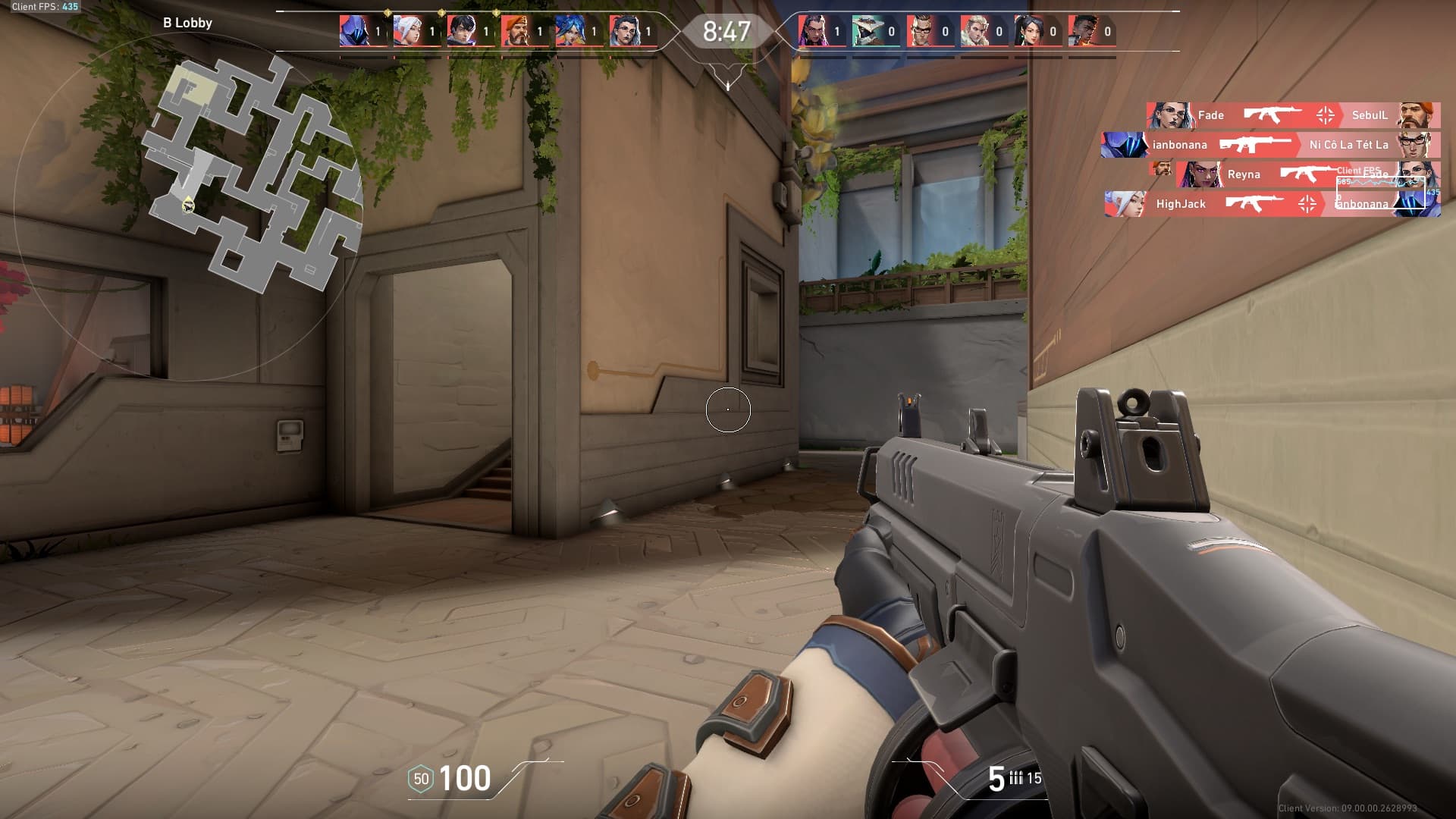1456x819 pixels.
Task: Select Fade's portrait in the top bar
Action: click(x=624, y=32)
